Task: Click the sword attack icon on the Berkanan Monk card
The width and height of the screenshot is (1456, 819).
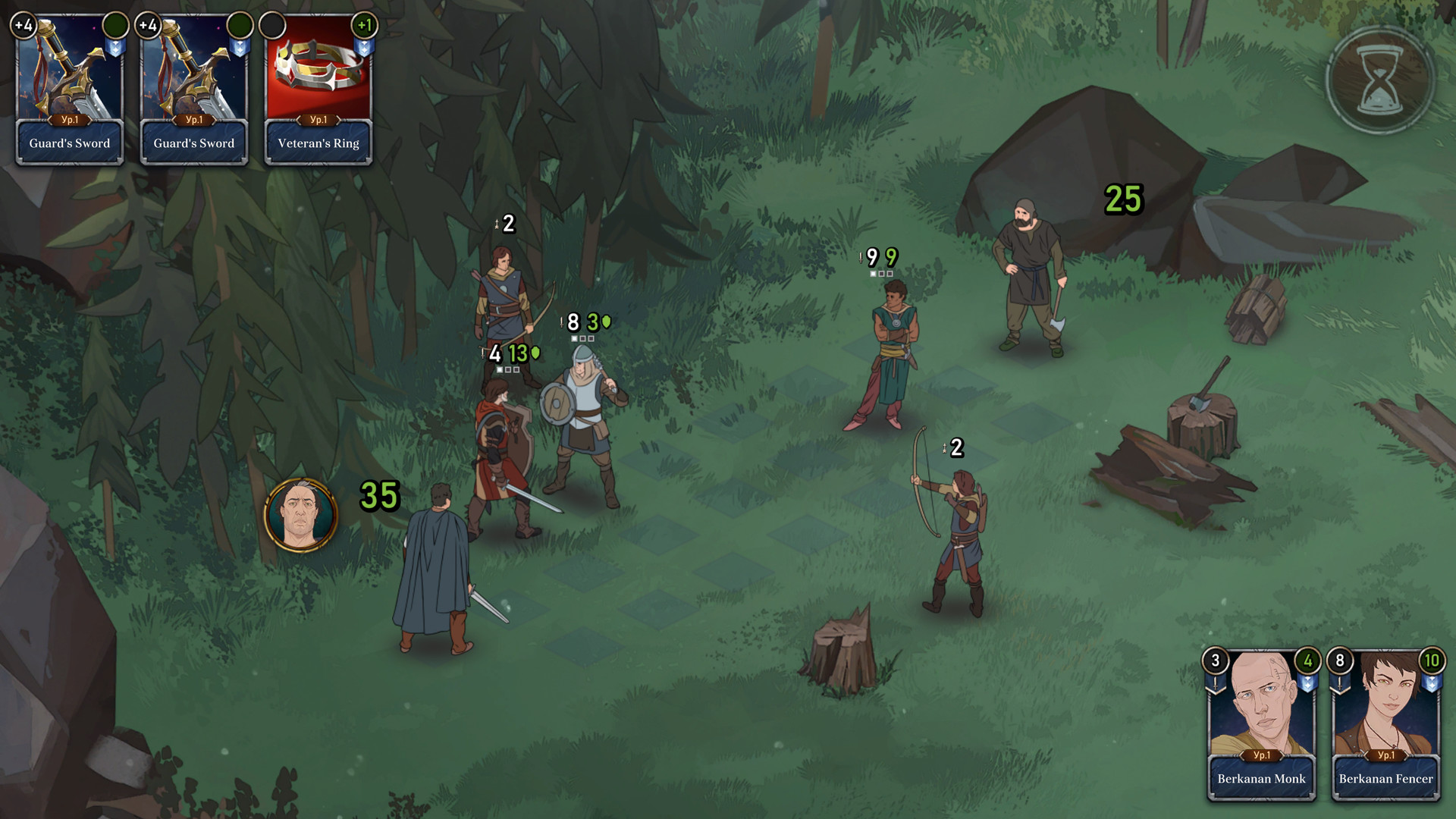Action: tap(1215, 682)
